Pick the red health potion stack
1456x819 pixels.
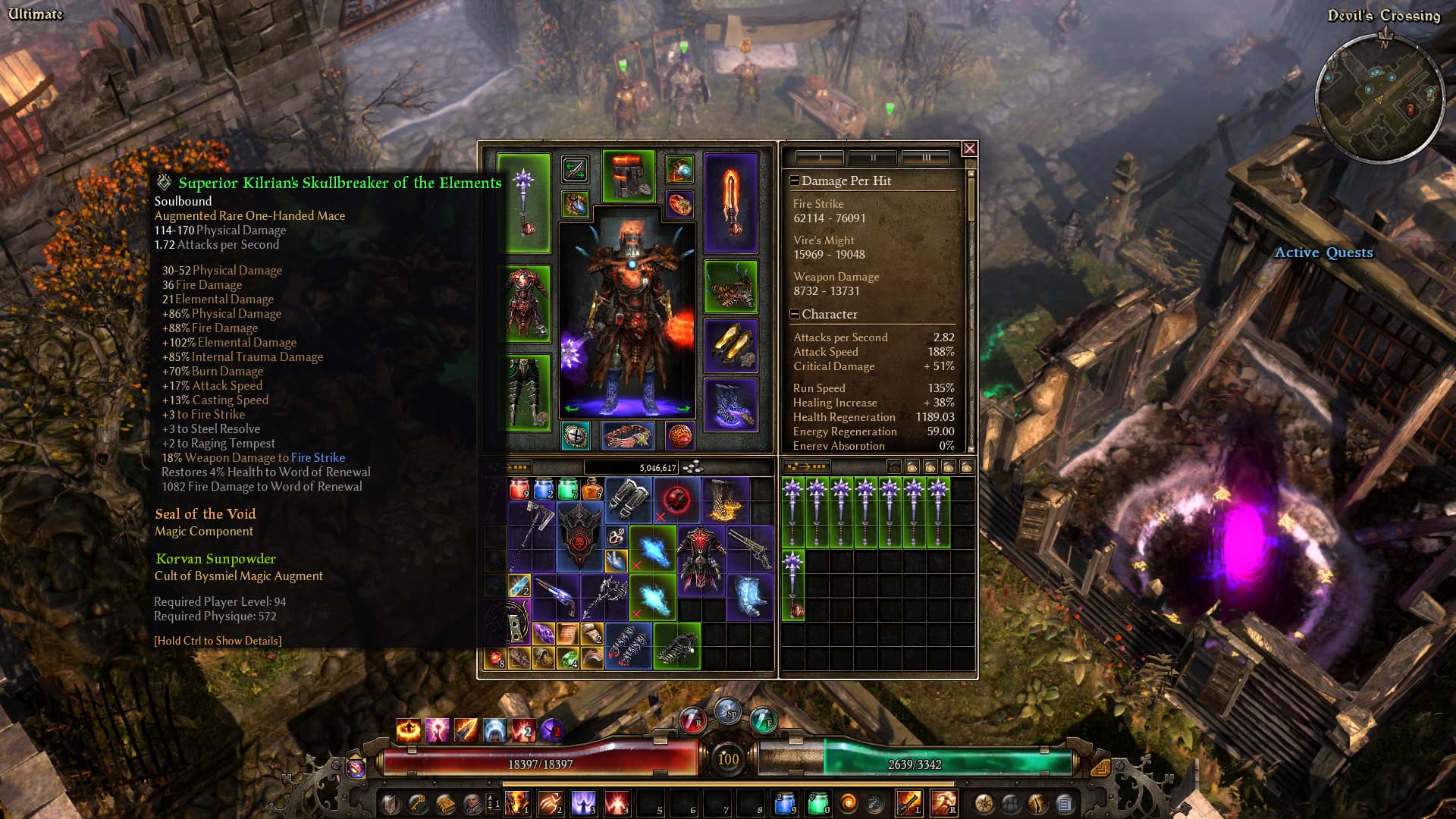pos(519,489)
